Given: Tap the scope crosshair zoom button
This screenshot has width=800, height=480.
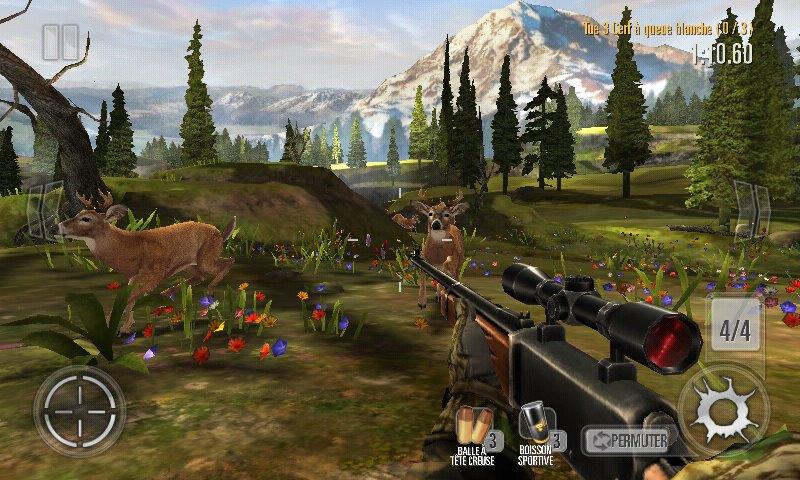Looking at the screenshot, I should click(x=79, y=410).
